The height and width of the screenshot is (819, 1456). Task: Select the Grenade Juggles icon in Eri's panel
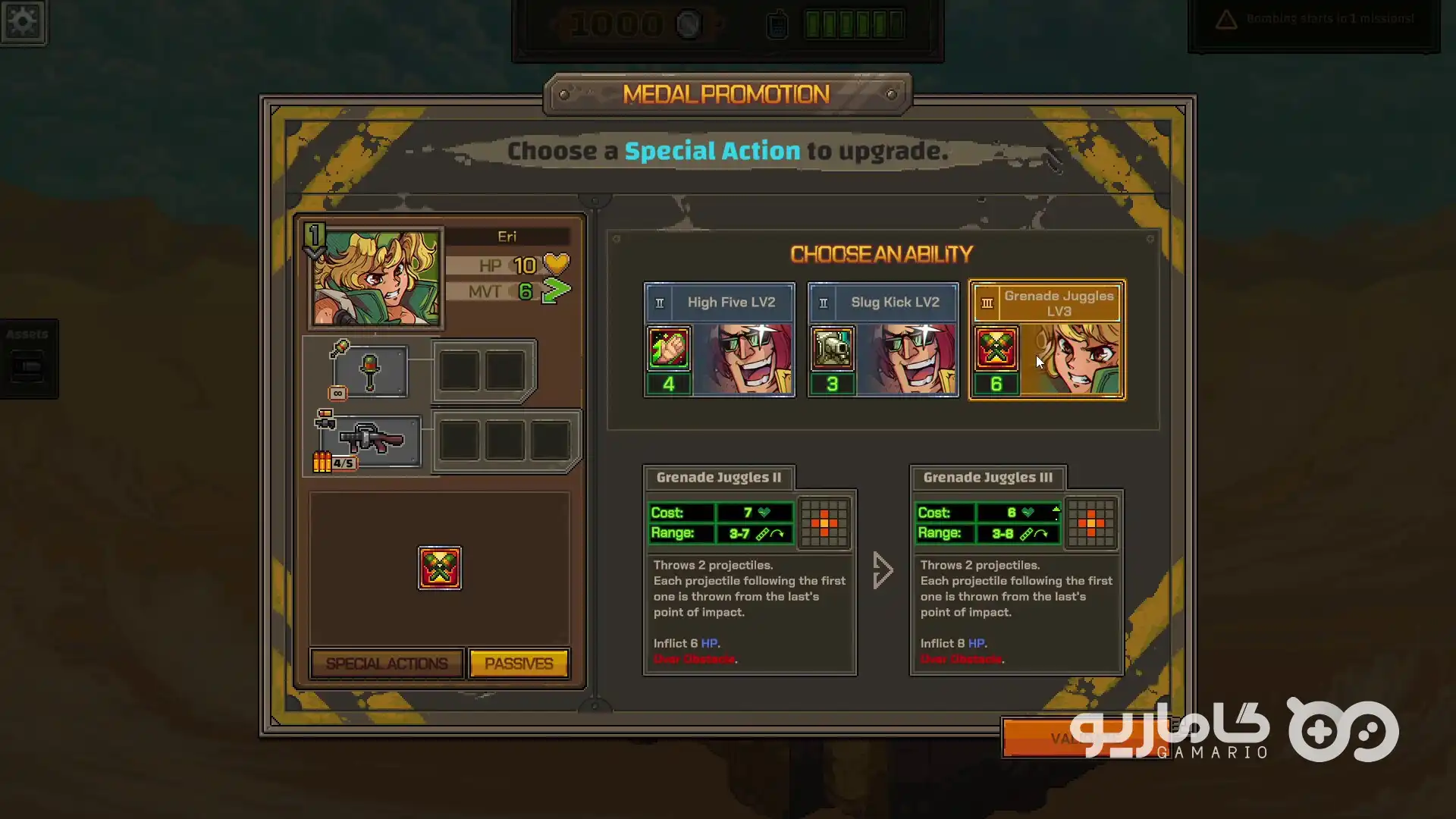click(440, 568)
